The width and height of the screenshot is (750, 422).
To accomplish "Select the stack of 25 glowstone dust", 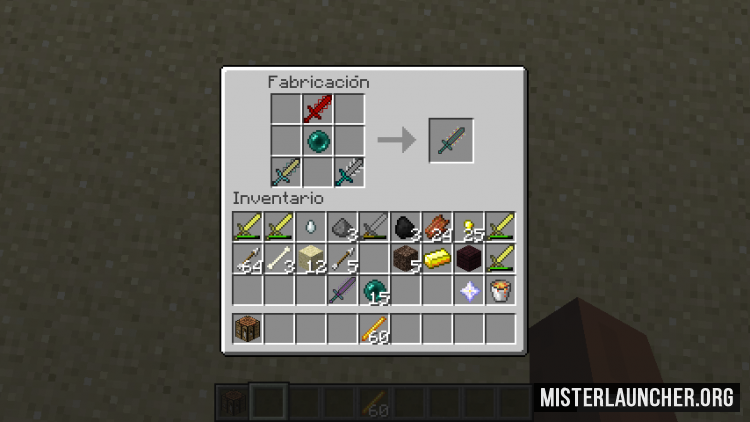I will [468, 228].
